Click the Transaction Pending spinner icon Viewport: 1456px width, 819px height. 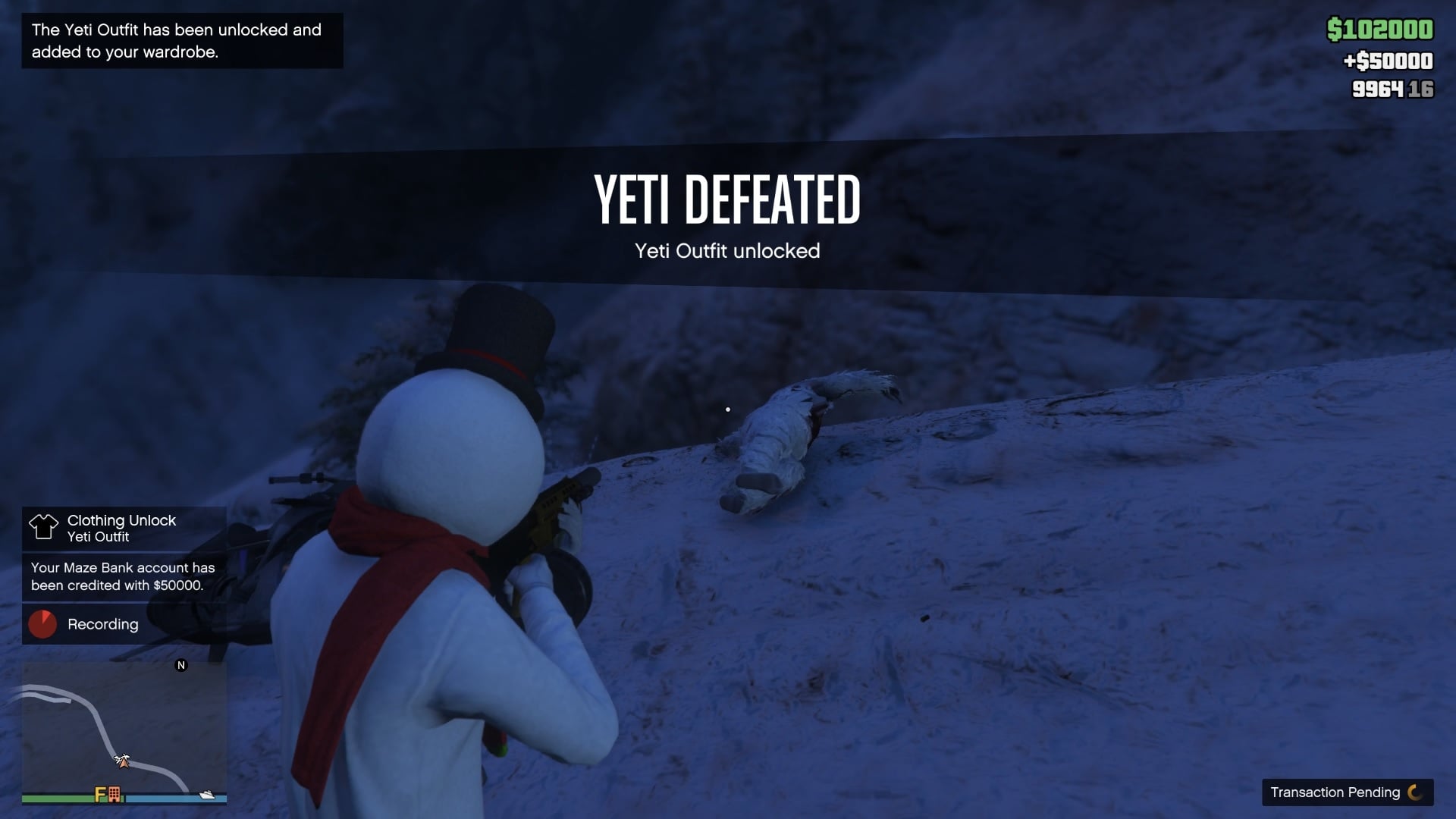tap(1415, 792)
